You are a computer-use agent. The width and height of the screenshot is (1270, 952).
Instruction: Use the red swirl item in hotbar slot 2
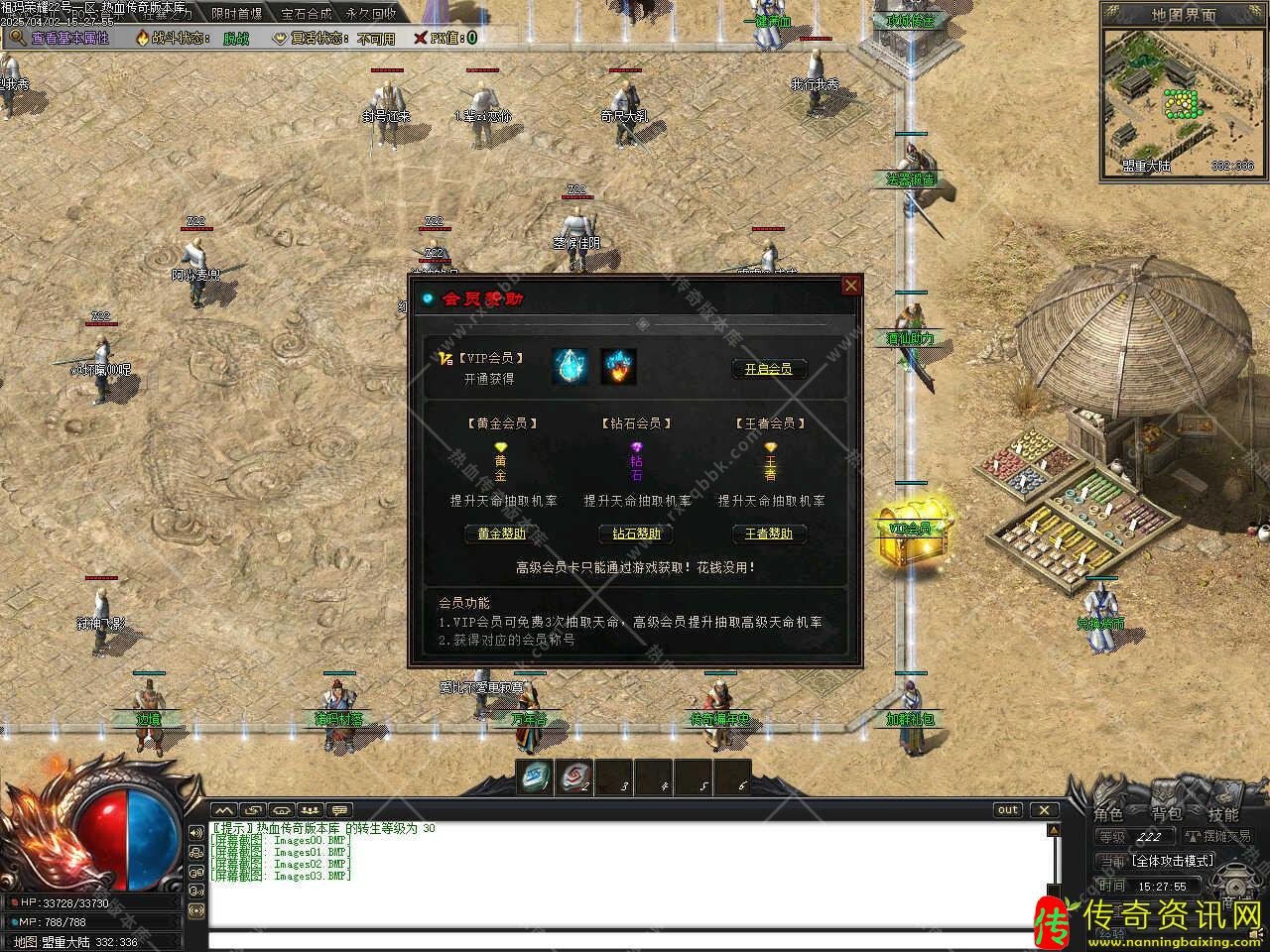(573, 776)
